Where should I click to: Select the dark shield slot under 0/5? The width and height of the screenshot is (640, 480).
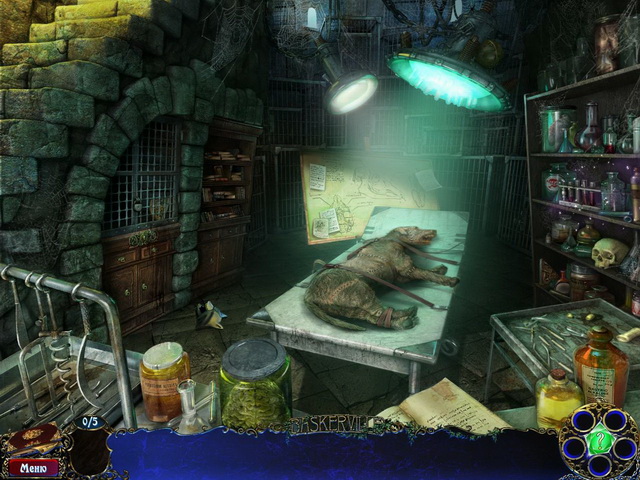click(88, 452)
